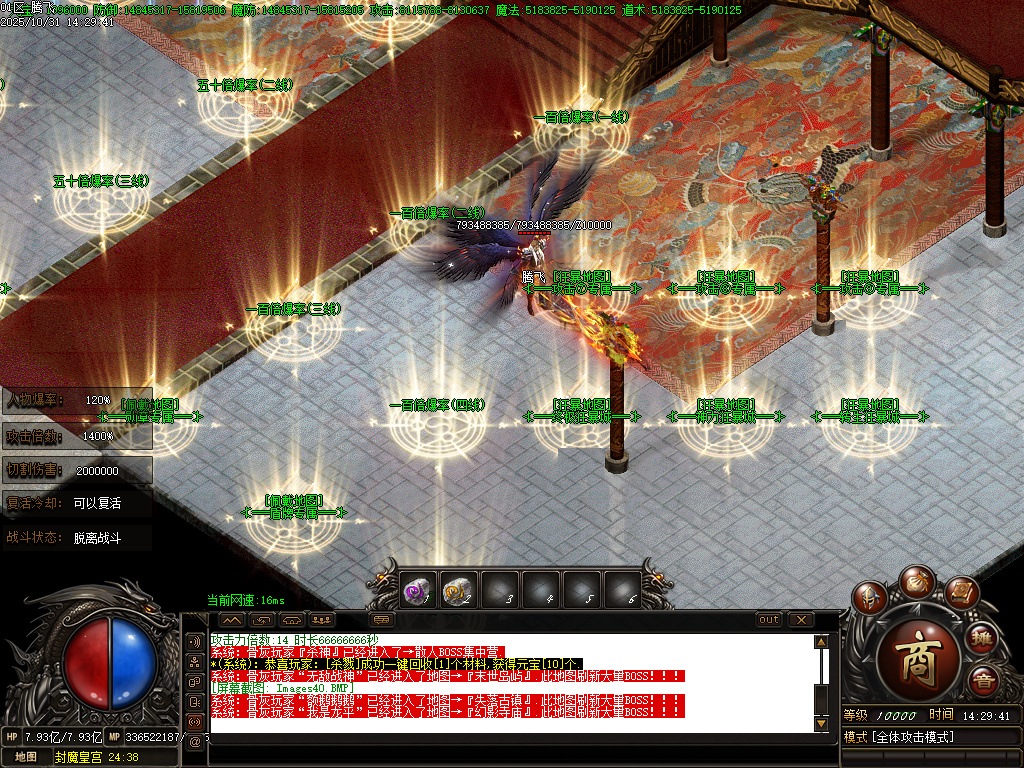This screenshot has height=768, width=1024.
Task: Use the purple scroll in hotbar slot 1
Action: pyautogui.click(x=416, y=592)
